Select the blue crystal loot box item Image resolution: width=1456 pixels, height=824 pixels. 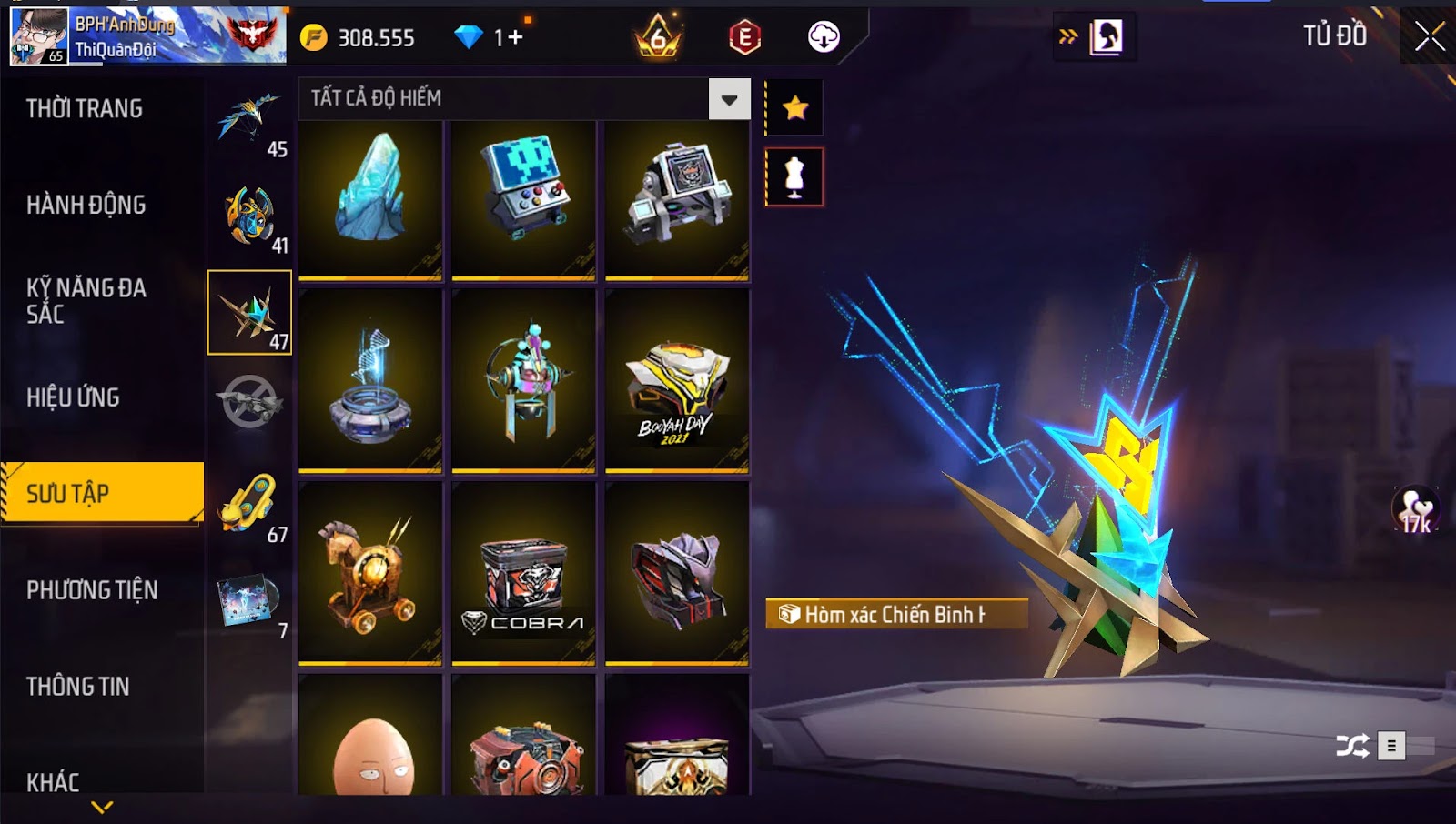[370, 198]
